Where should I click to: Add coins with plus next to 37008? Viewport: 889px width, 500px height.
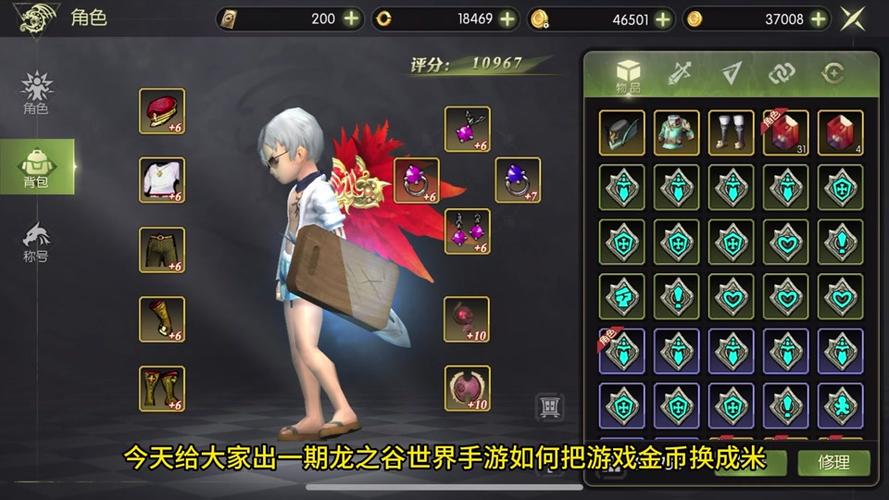(818, 18)
